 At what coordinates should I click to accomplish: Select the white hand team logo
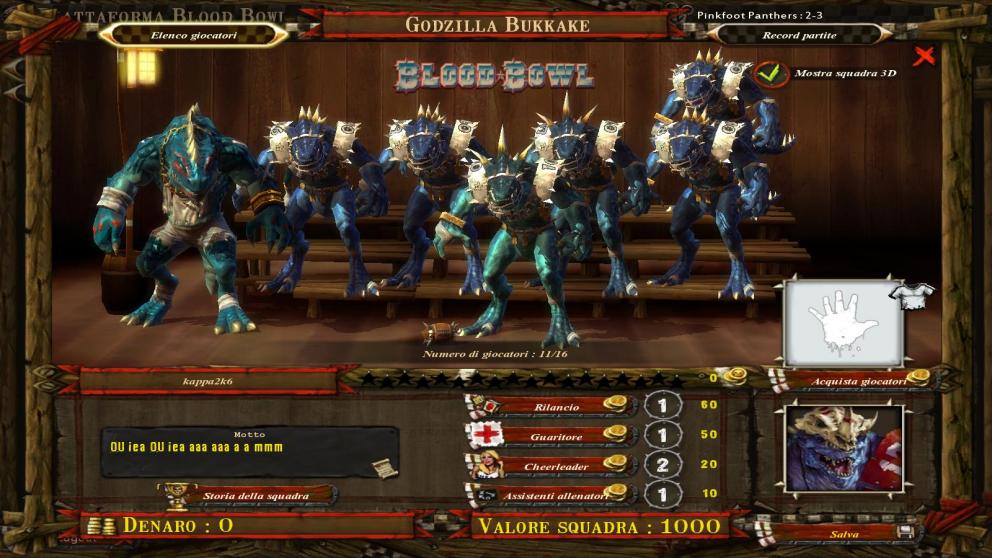tap(843, 323)
